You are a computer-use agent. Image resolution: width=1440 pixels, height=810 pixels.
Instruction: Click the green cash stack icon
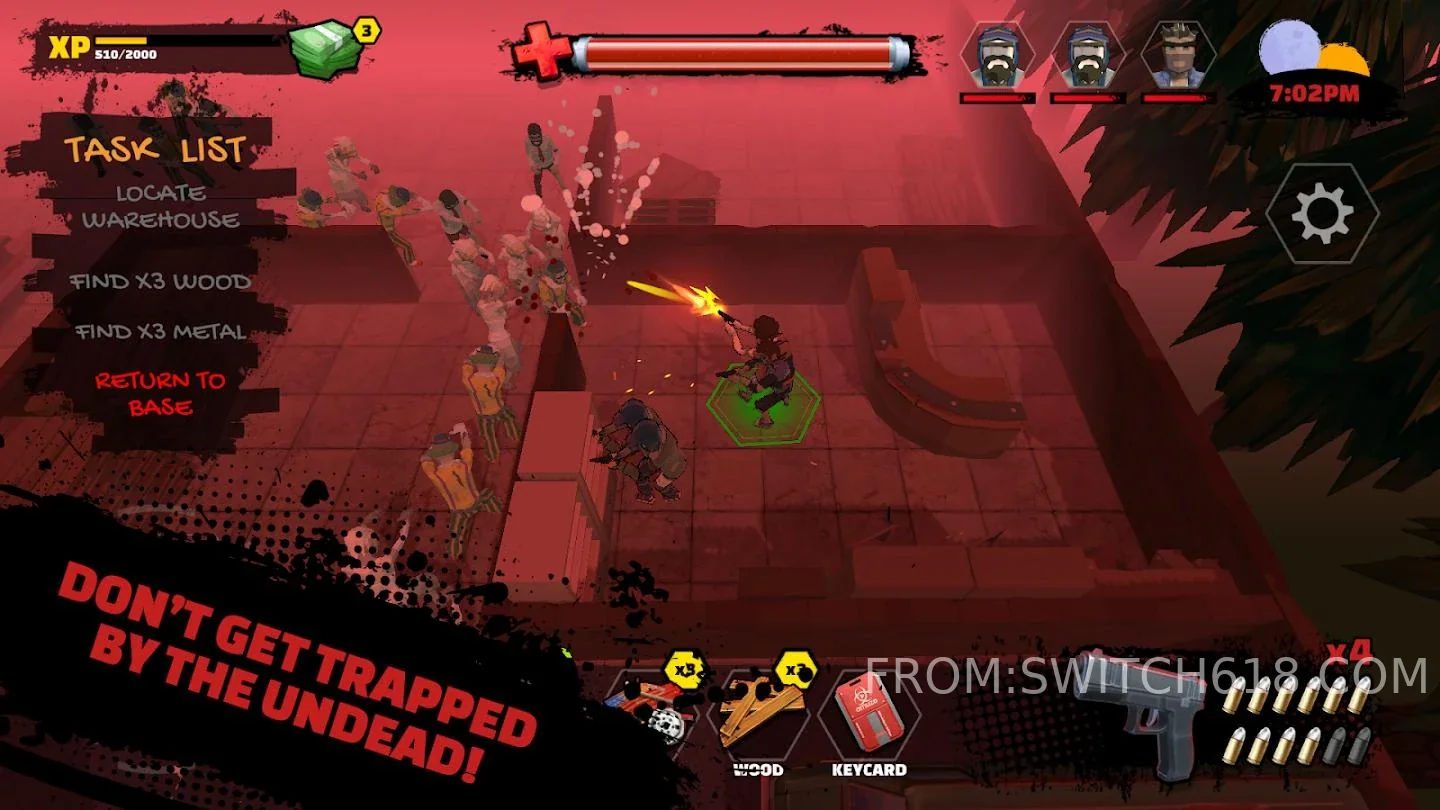point(324,48)
